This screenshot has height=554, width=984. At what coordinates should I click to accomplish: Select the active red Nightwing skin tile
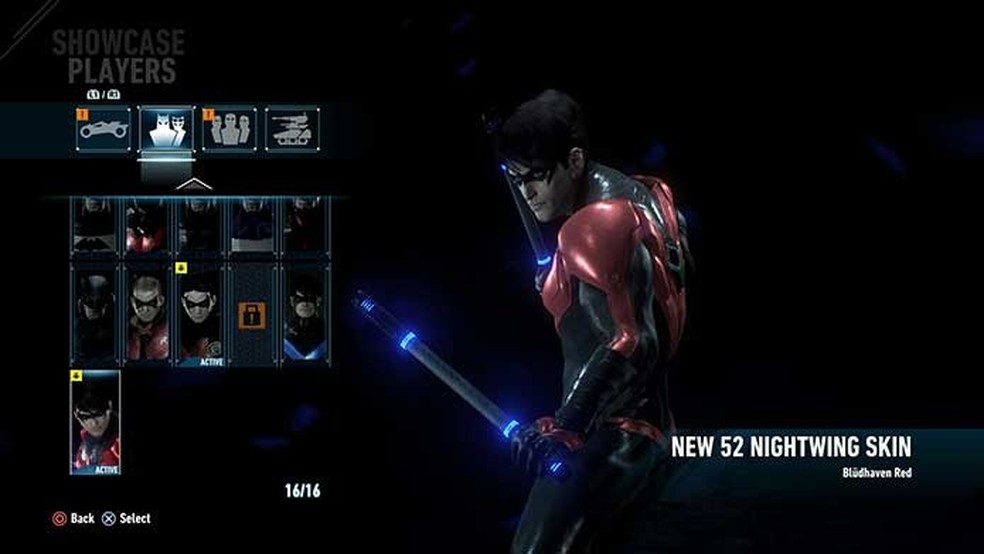tap(95, 421)
